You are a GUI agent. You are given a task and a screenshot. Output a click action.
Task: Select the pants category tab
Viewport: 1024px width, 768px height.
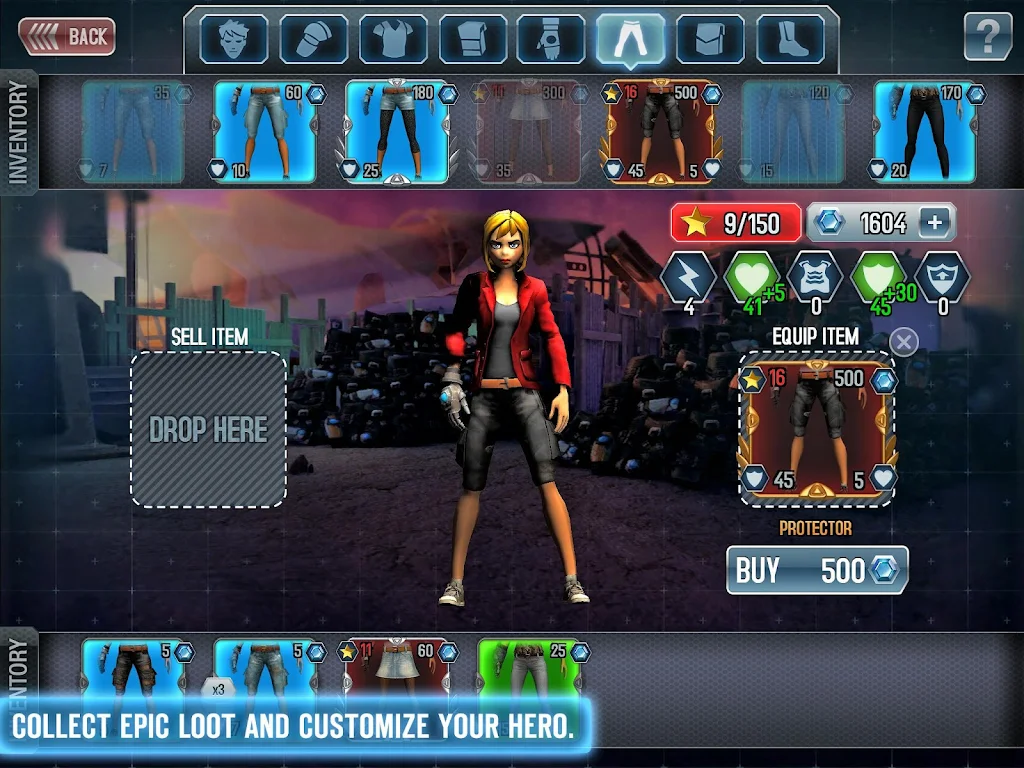click(630, 39)
